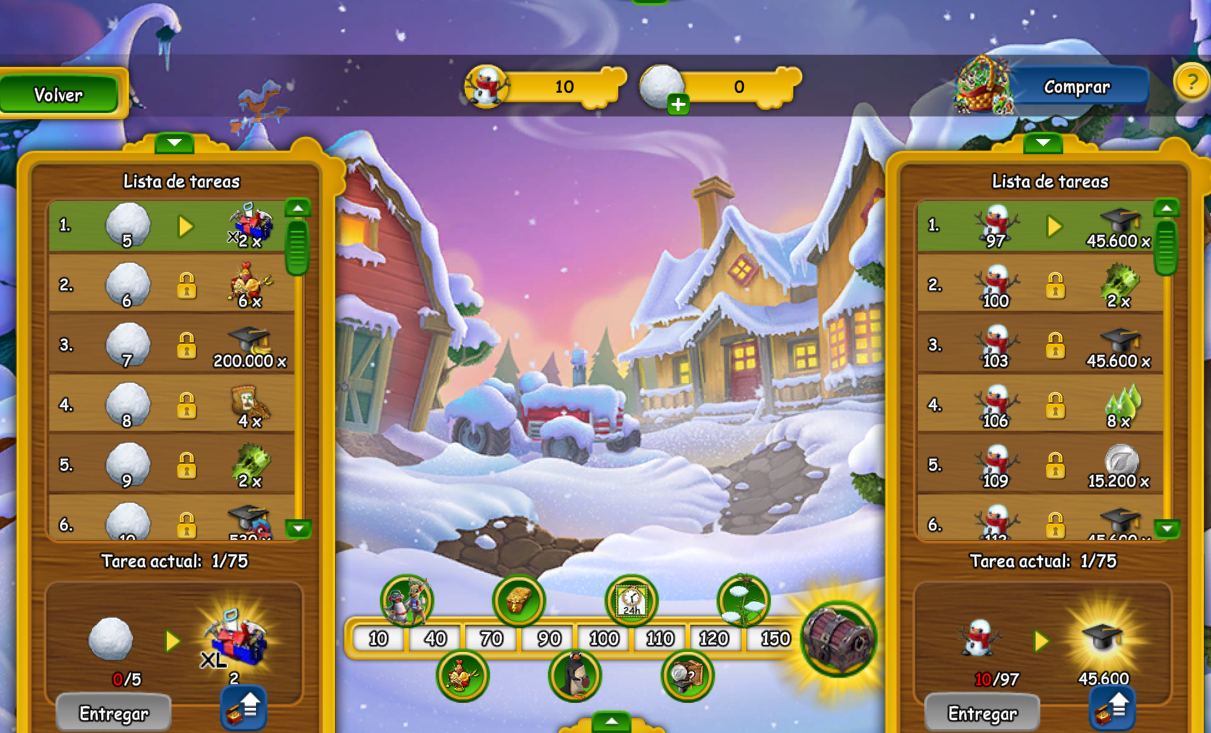Select the penguin reward icon
The image size is (1211, 733).
(x=575, y=675)
